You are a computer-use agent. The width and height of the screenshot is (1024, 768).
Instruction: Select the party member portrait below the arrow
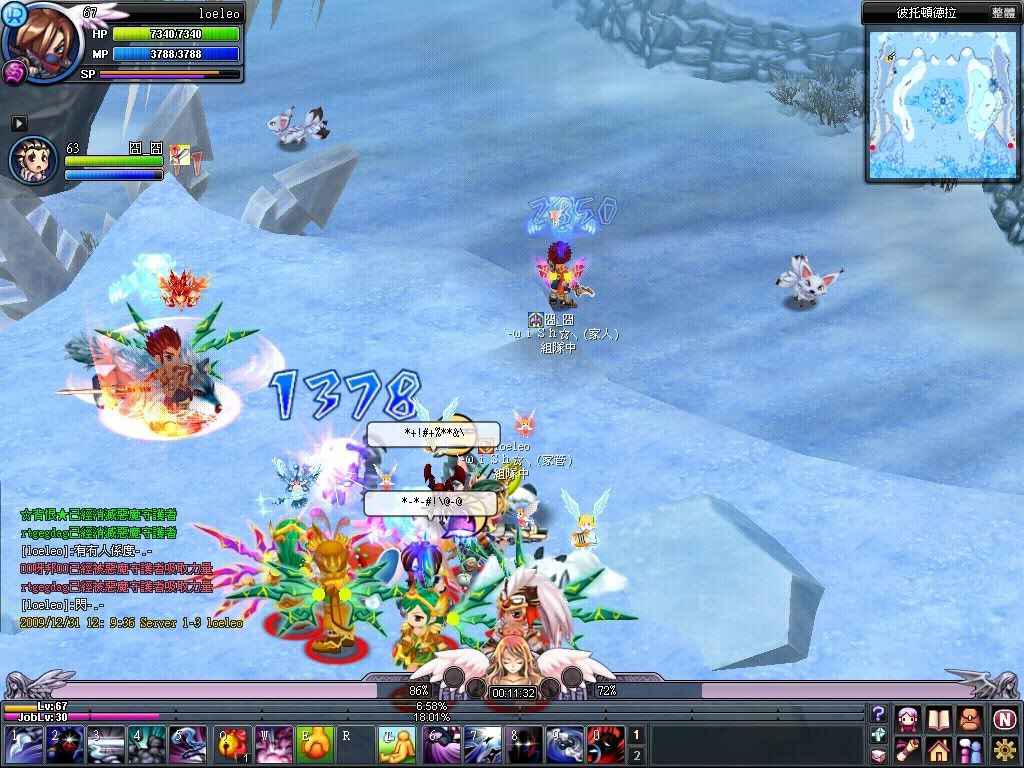pos(32,160)
